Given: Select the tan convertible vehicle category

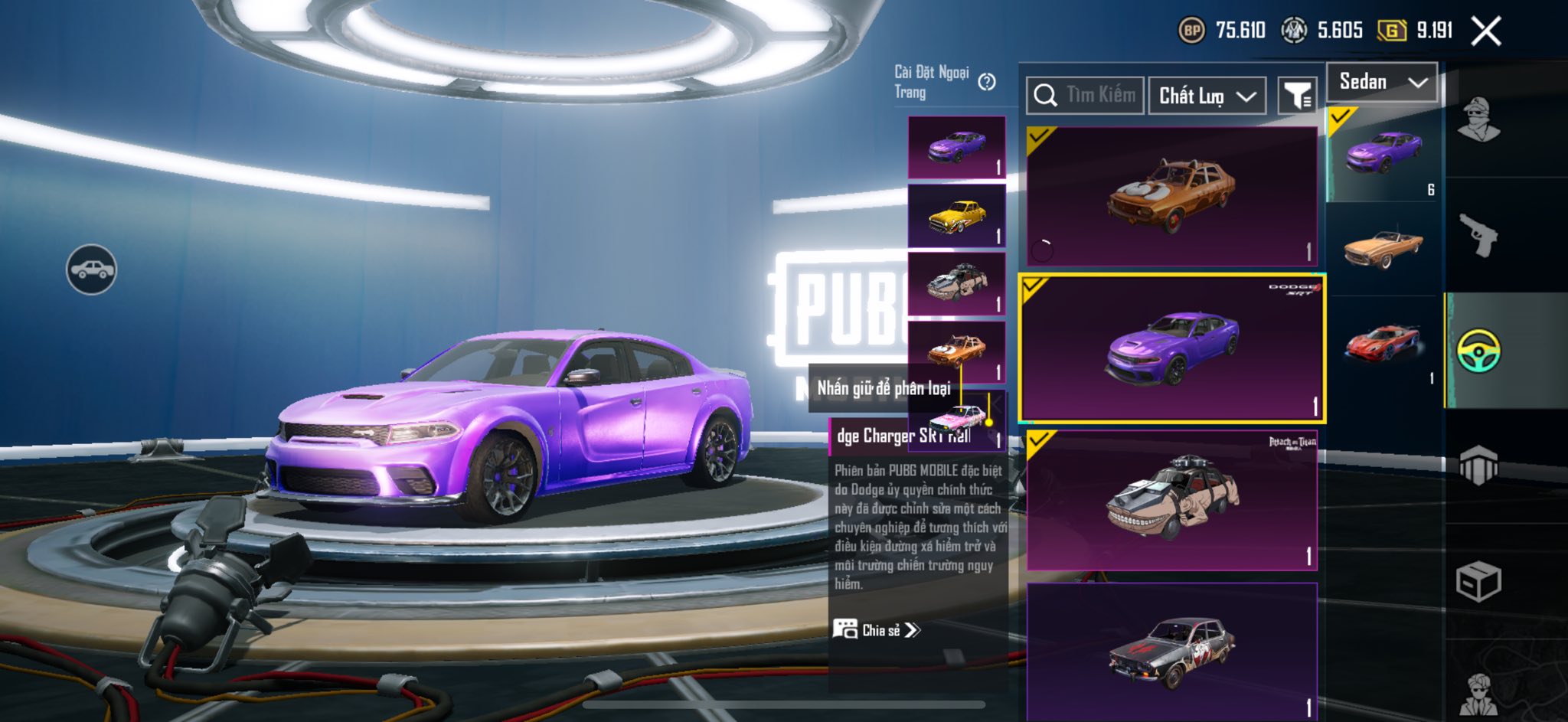Looking at the screenshot, I should (1383, 247).
